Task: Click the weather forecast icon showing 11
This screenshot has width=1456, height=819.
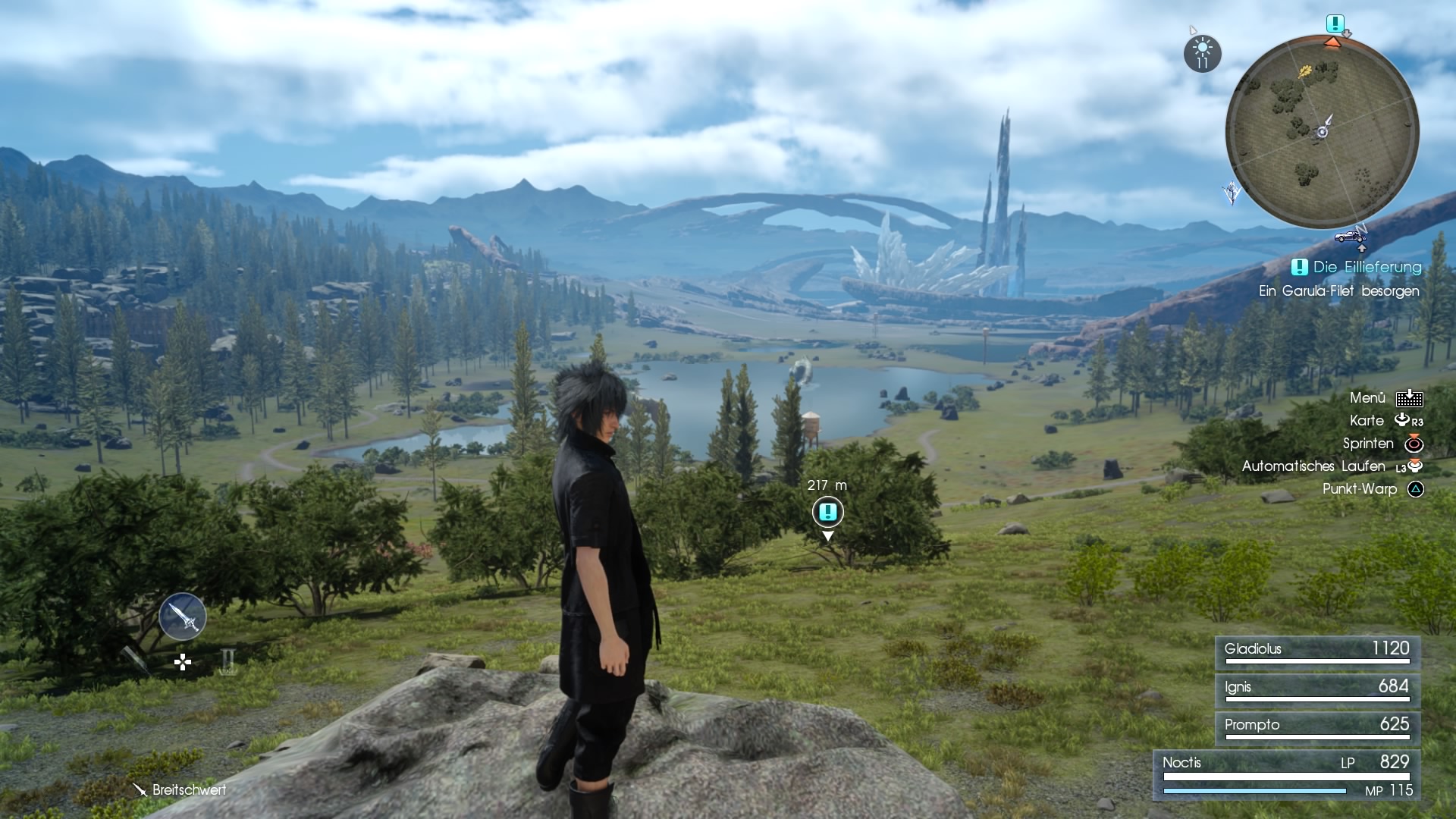Action: coord(1202,53)
